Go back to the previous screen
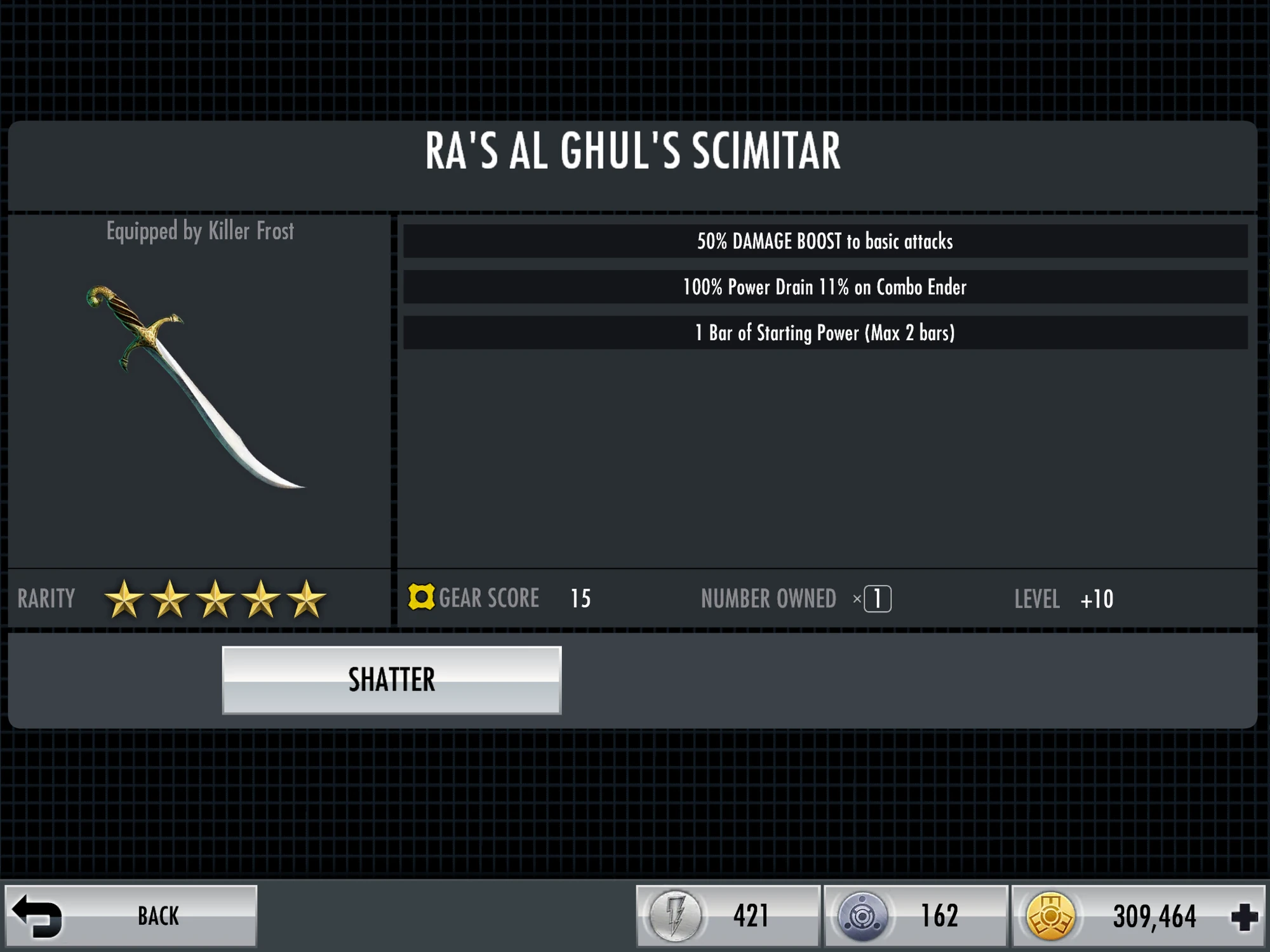The image size is (1270, 952). tap(131, 916)
